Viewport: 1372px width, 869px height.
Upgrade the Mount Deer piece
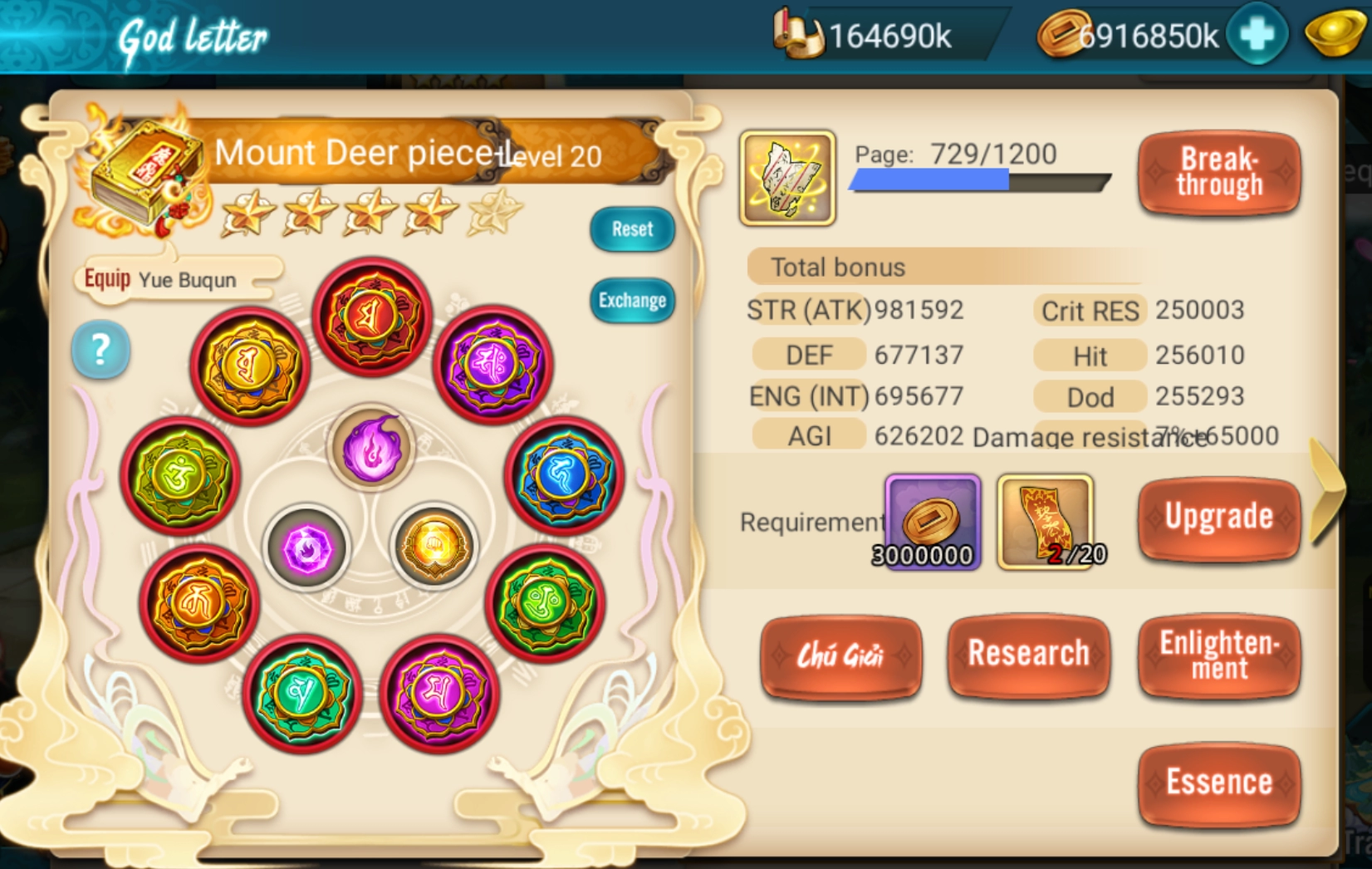pos(1218,518)
